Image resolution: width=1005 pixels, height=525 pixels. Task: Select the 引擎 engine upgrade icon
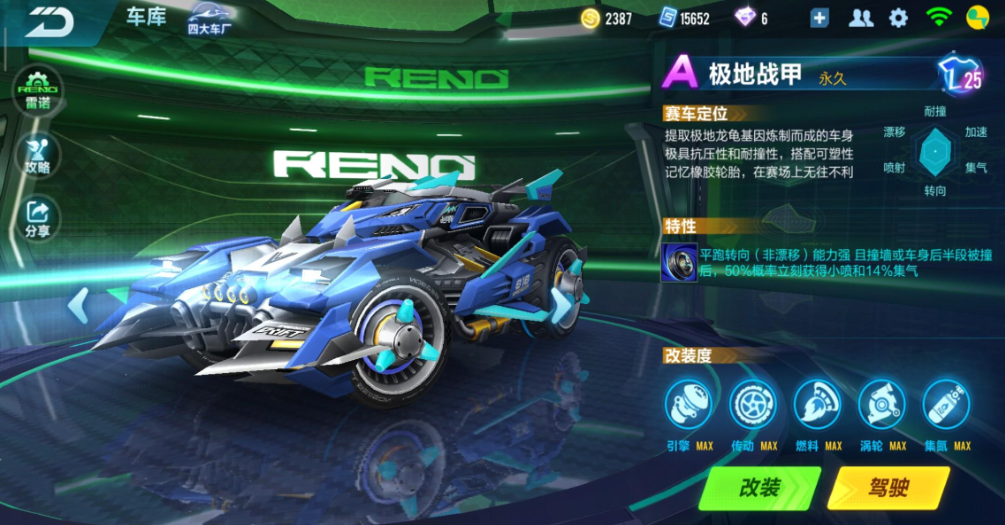click(689, 405)
